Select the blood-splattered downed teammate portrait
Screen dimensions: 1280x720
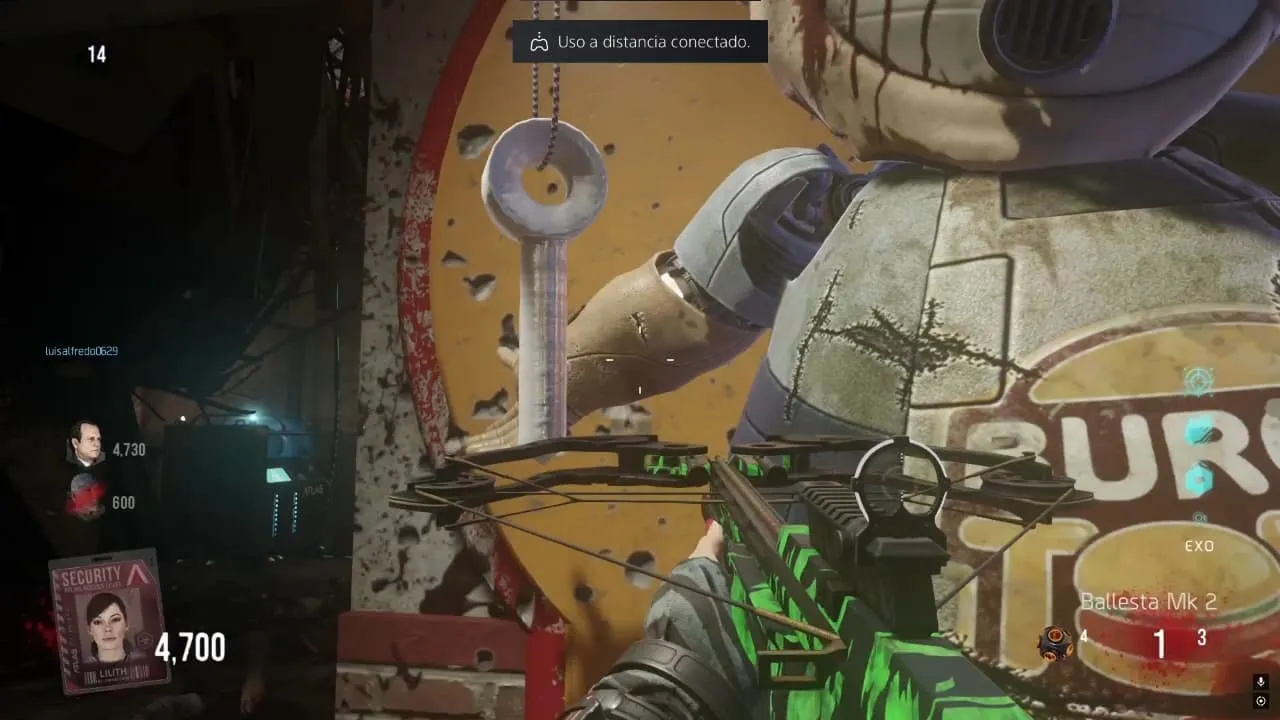click(84, 496)
